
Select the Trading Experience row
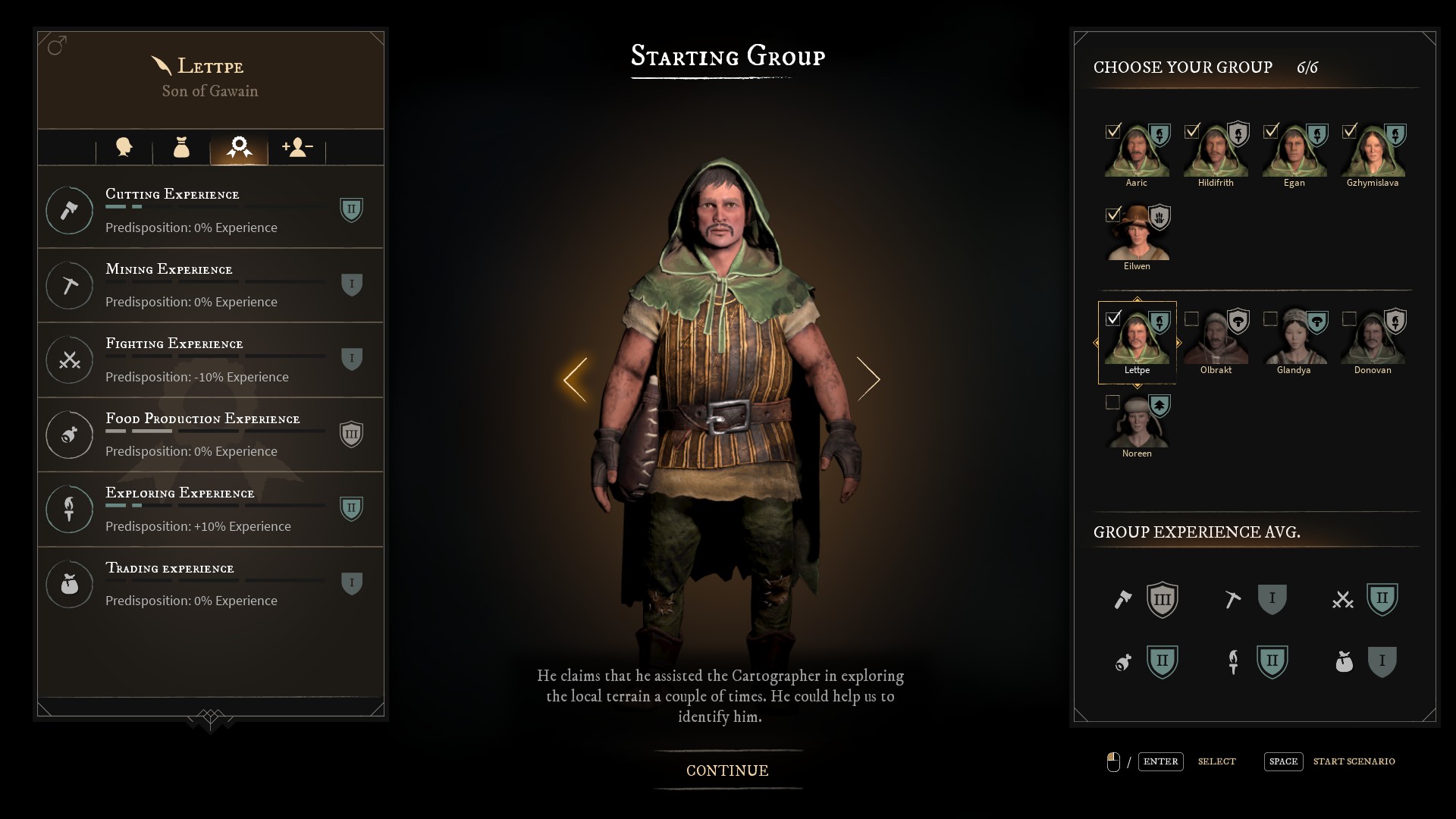pos(211,584)
